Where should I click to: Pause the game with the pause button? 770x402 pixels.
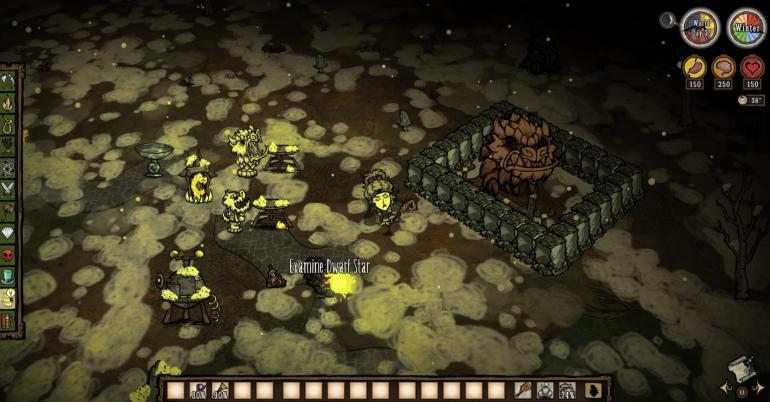click(x=741, y=390)
